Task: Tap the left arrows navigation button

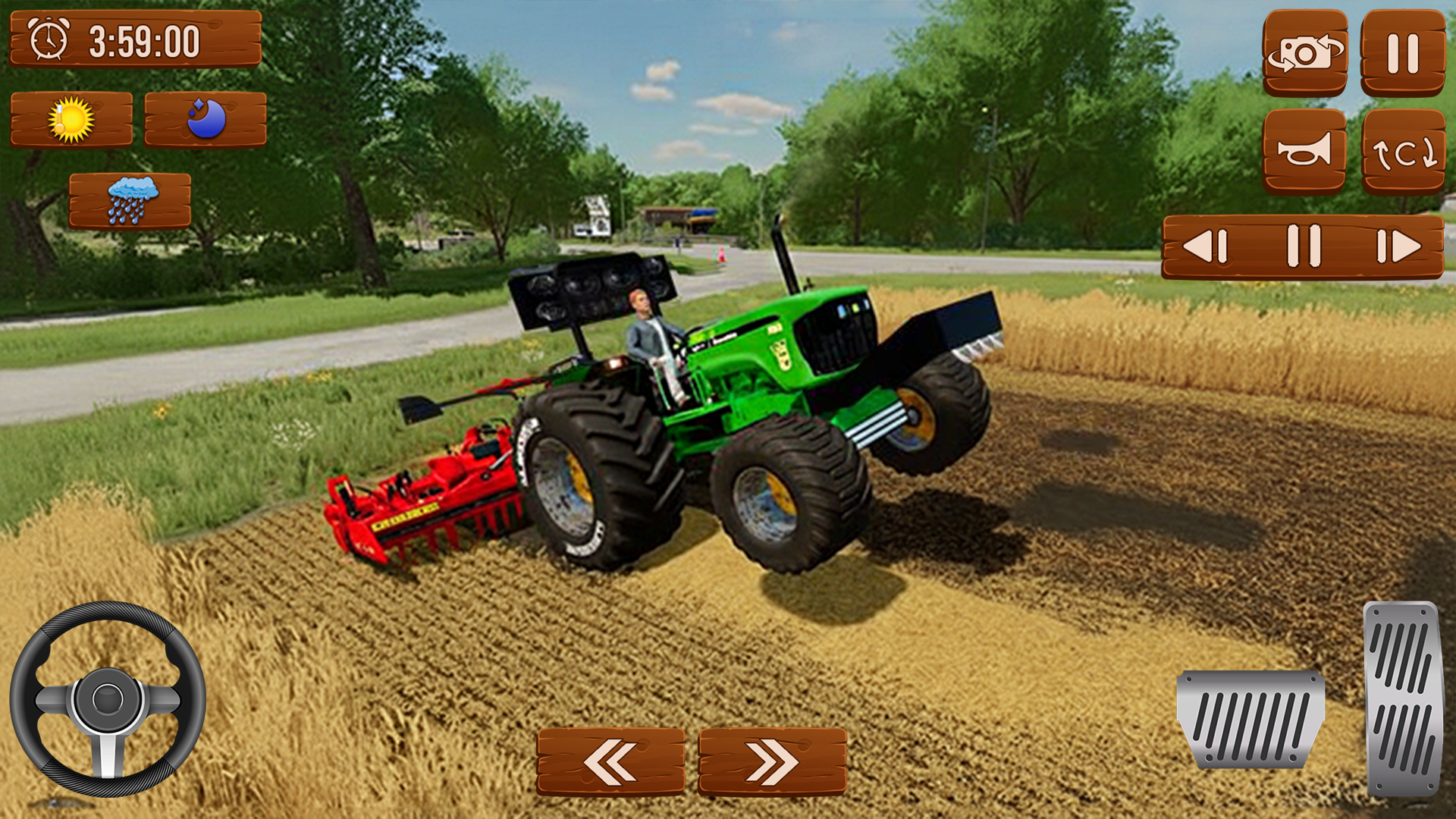Action: pyautogui.click(x=611, y=762)
